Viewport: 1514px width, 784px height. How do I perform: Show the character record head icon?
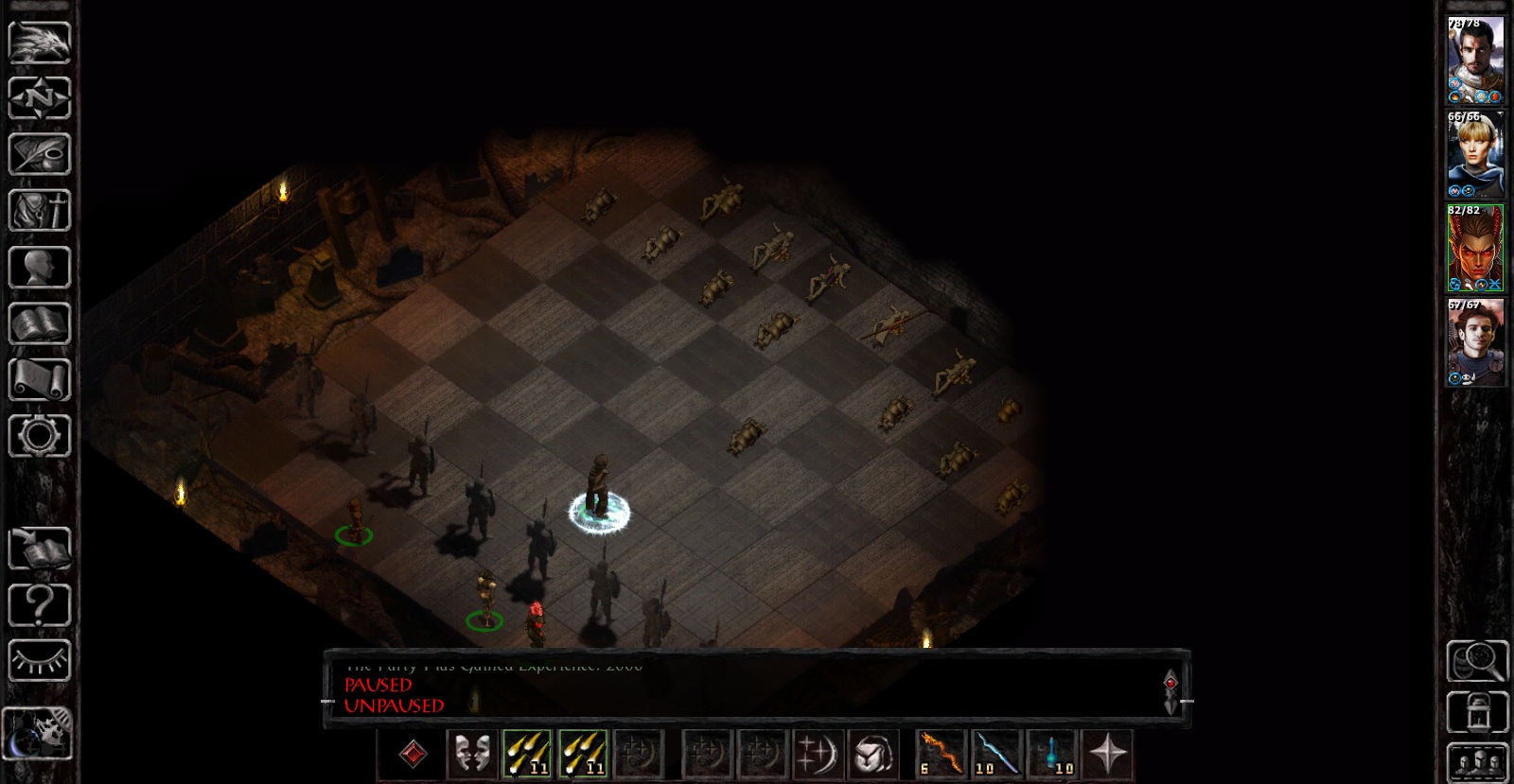click(40, 268)
